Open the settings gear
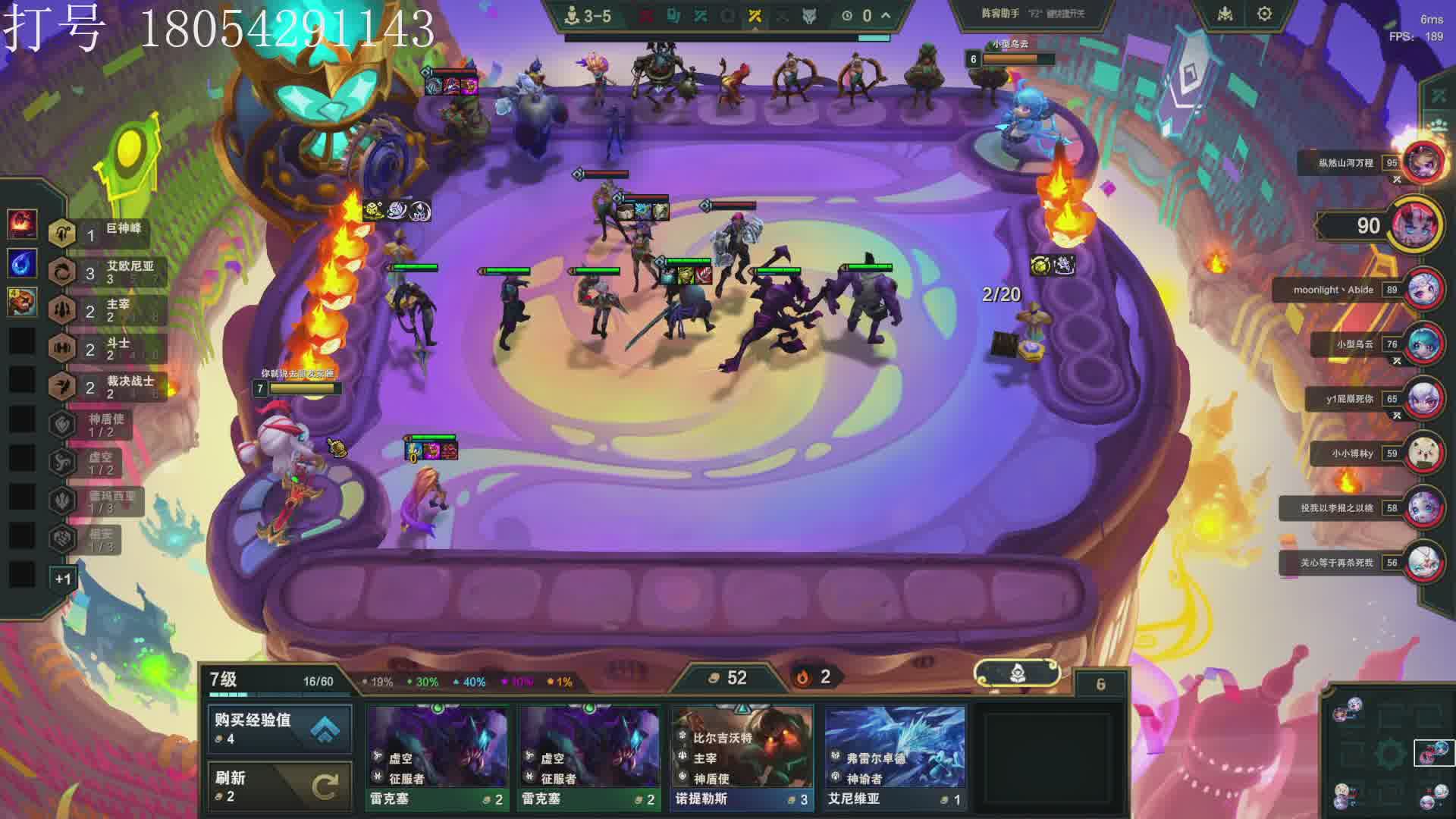This screenshot has height=819, width=1456. pyautogui.click(x=1264, y=14)
